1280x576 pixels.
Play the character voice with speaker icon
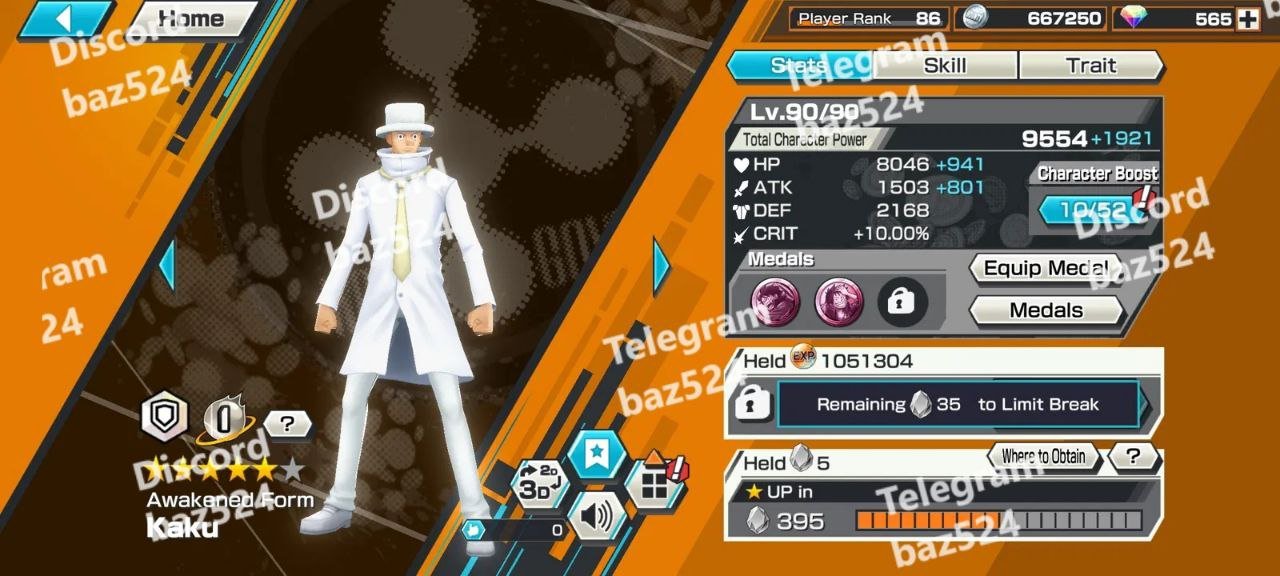click(x=596, y=517)
